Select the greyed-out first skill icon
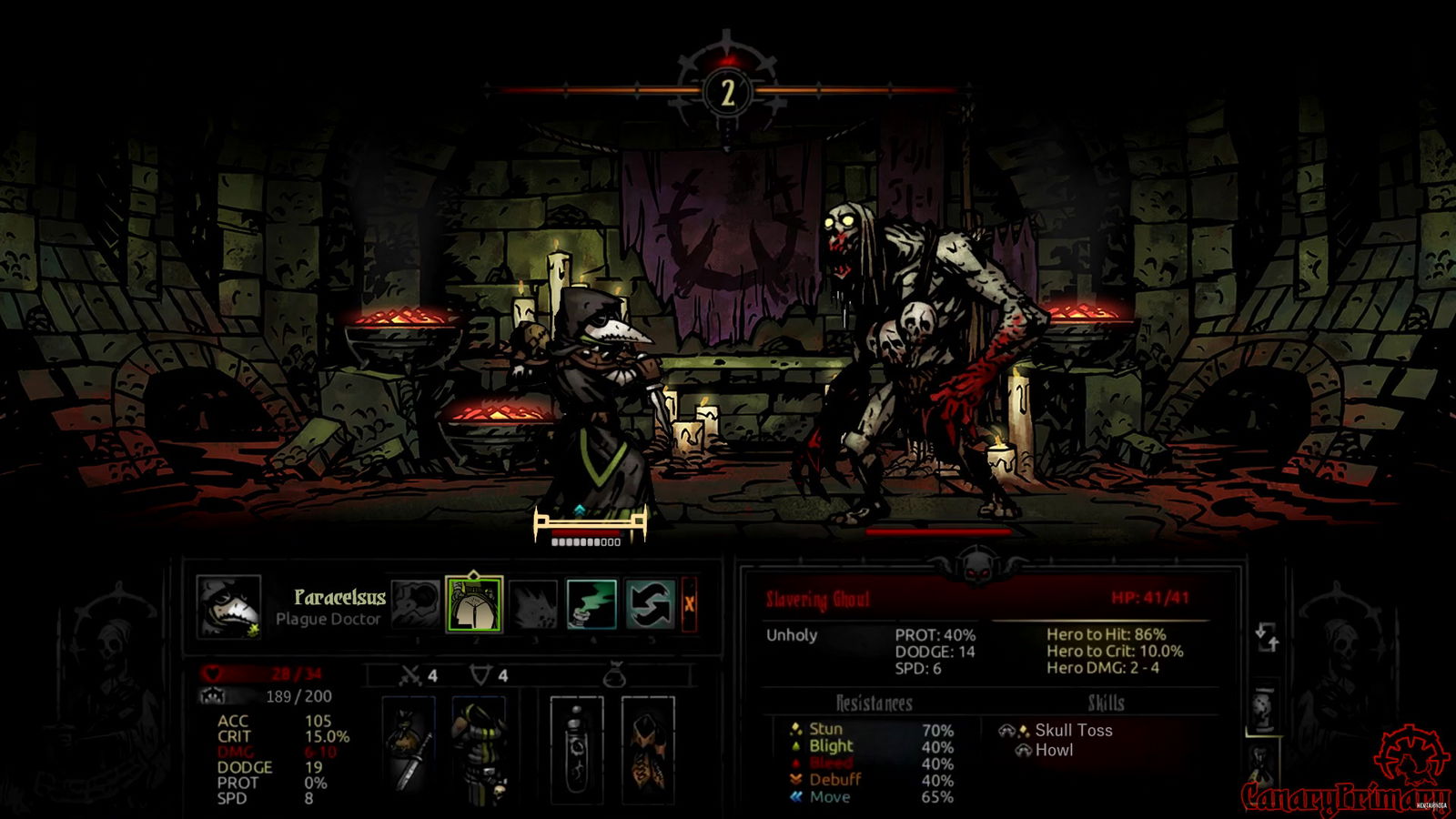 pyautogui.click(x=416, y=604)
